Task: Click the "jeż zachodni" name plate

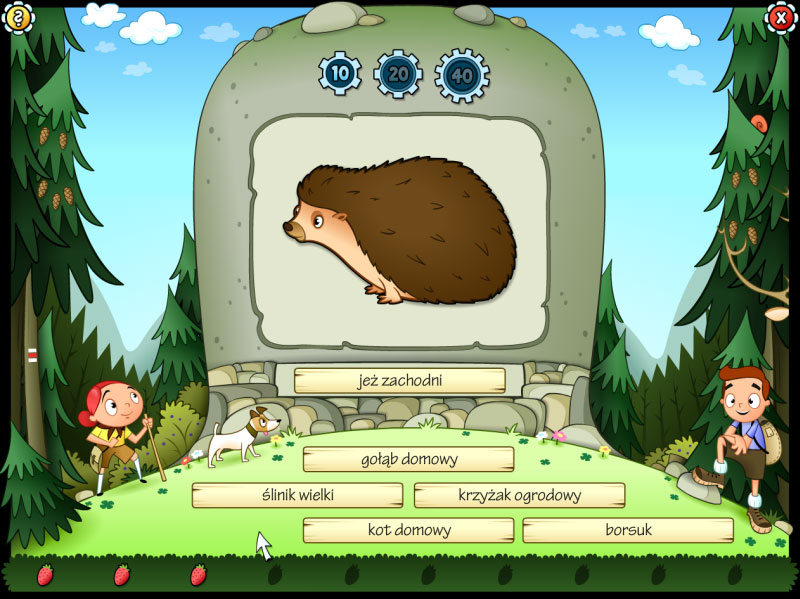Action: pyautogui.click(x=399, y=381)
